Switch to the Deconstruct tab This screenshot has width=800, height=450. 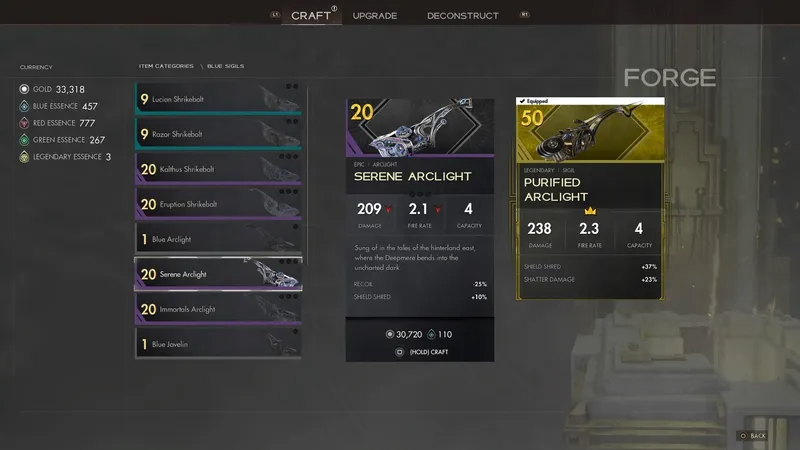pyautogui.click(x=461, y=16)
